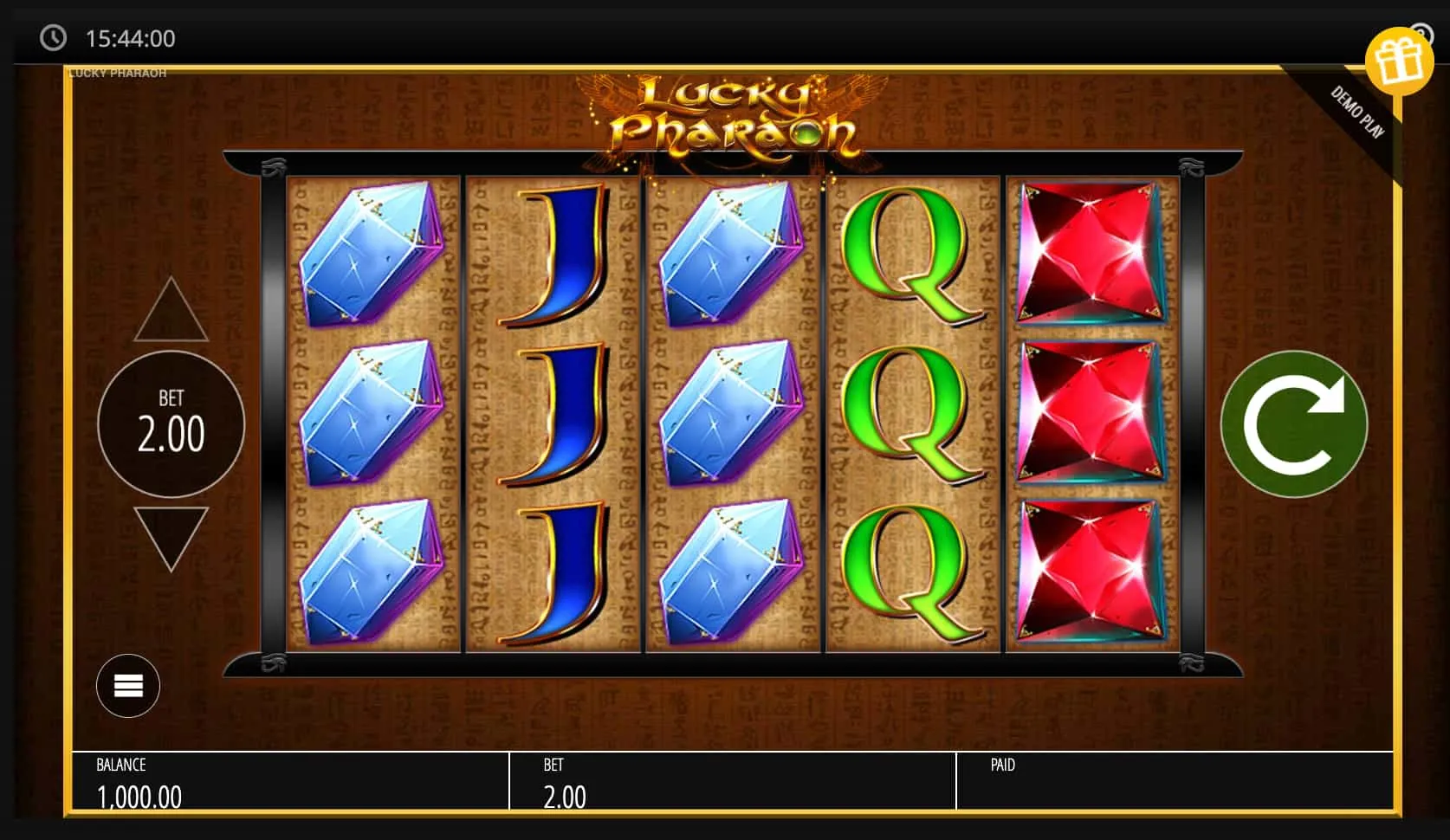The width and height of the screenshot is (1450, 840).
Task: Open the hamburger menu
Action: (x=127, y=685)
